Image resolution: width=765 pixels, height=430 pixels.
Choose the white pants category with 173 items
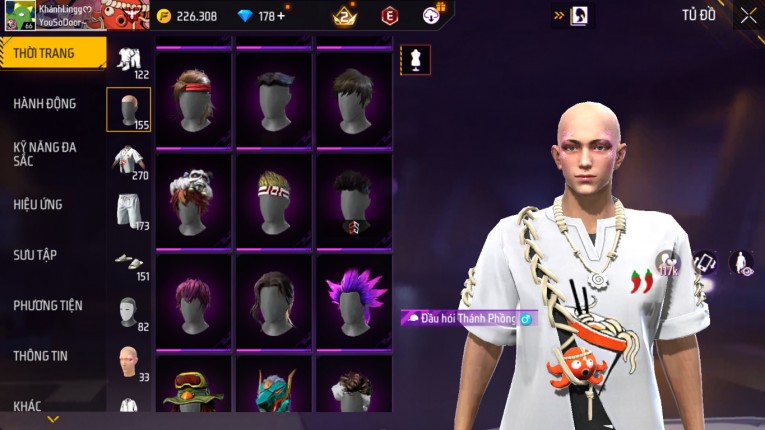click(x=128, y=210)
